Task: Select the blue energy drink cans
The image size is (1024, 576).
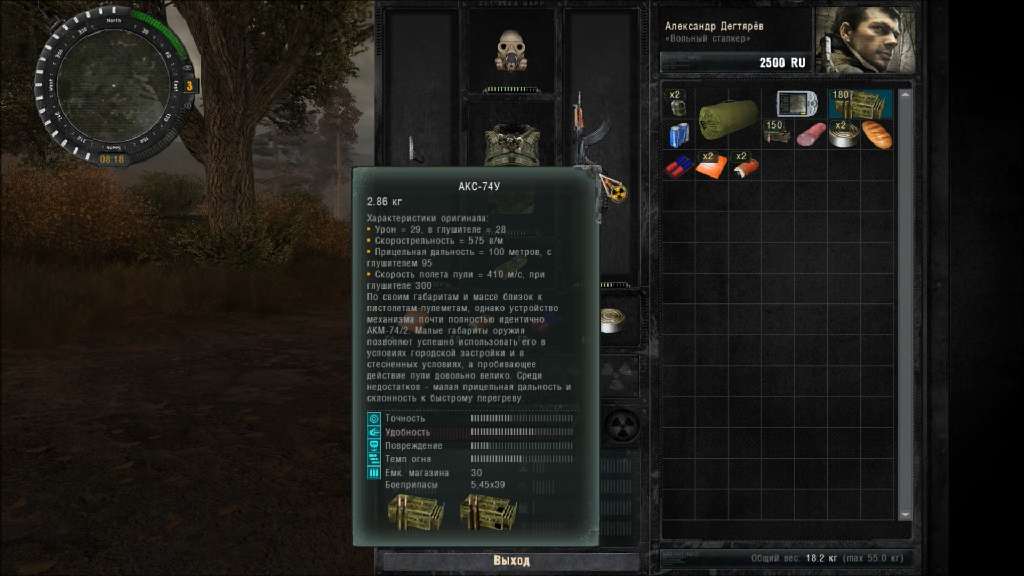Action: (677, 134)
